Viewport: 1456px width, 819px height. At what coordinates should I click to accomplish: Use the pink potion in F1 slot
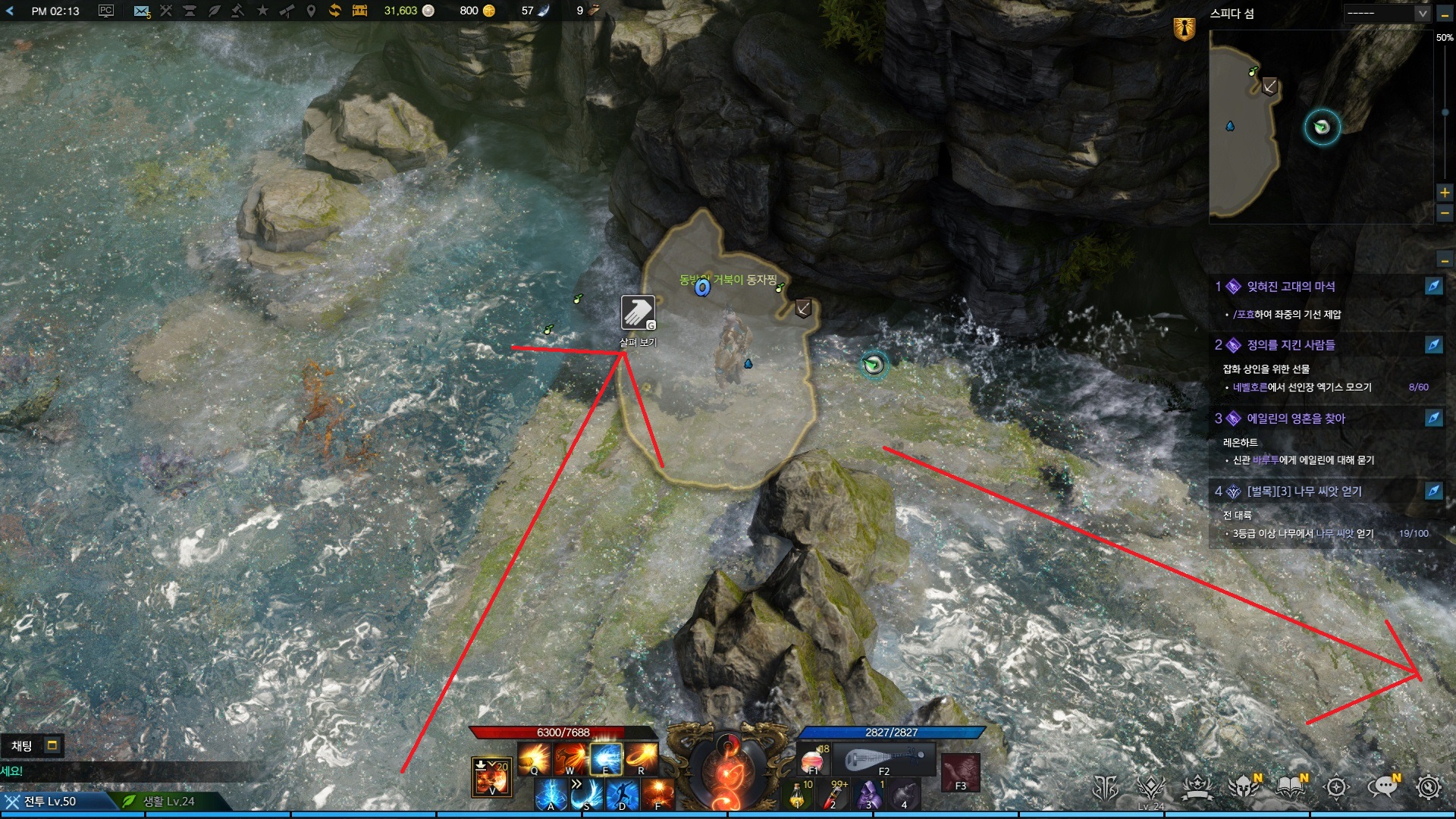(812, 759)
